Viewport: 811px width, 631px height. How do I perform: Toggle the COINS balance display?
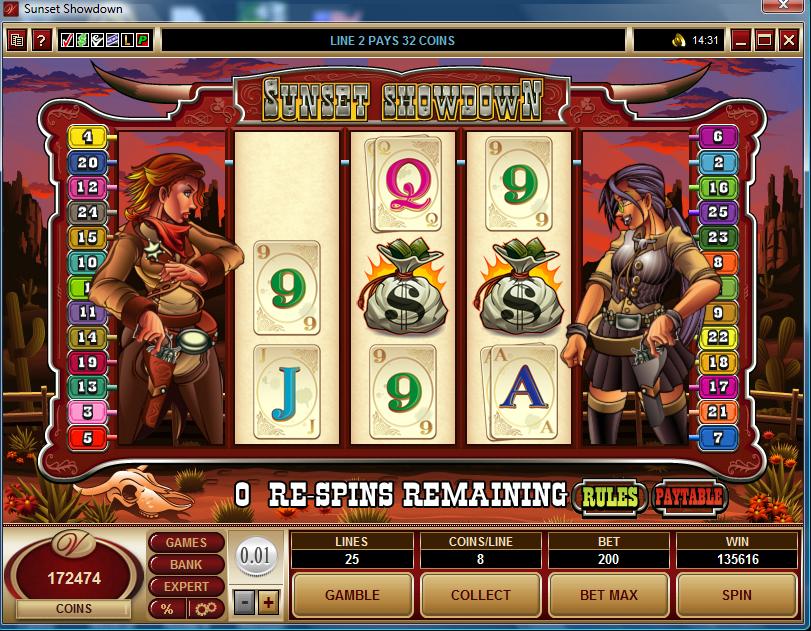[x=73, y=609]
